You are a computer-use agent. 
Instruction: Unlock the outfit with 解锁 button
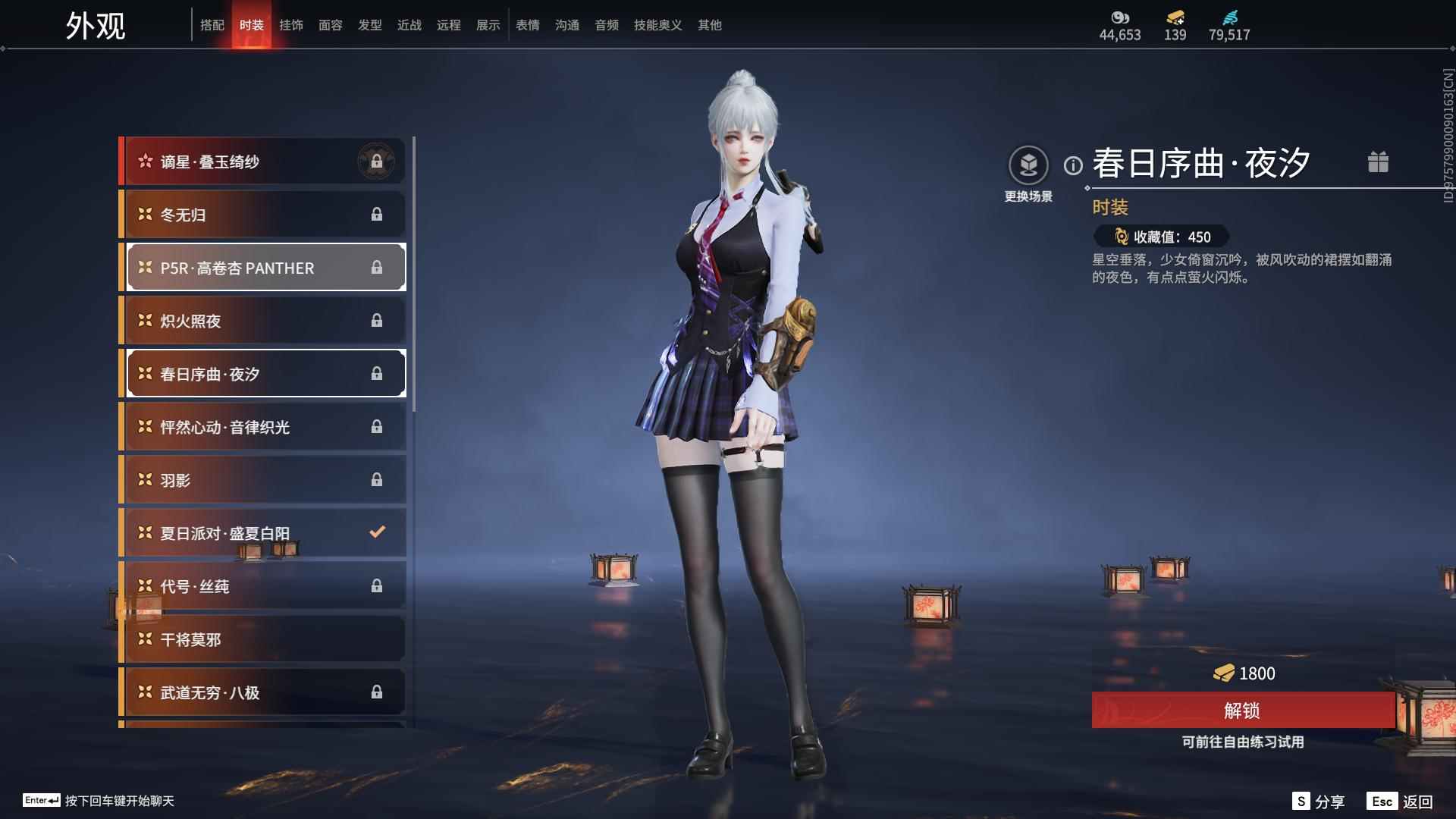(x=1242, y=711)
